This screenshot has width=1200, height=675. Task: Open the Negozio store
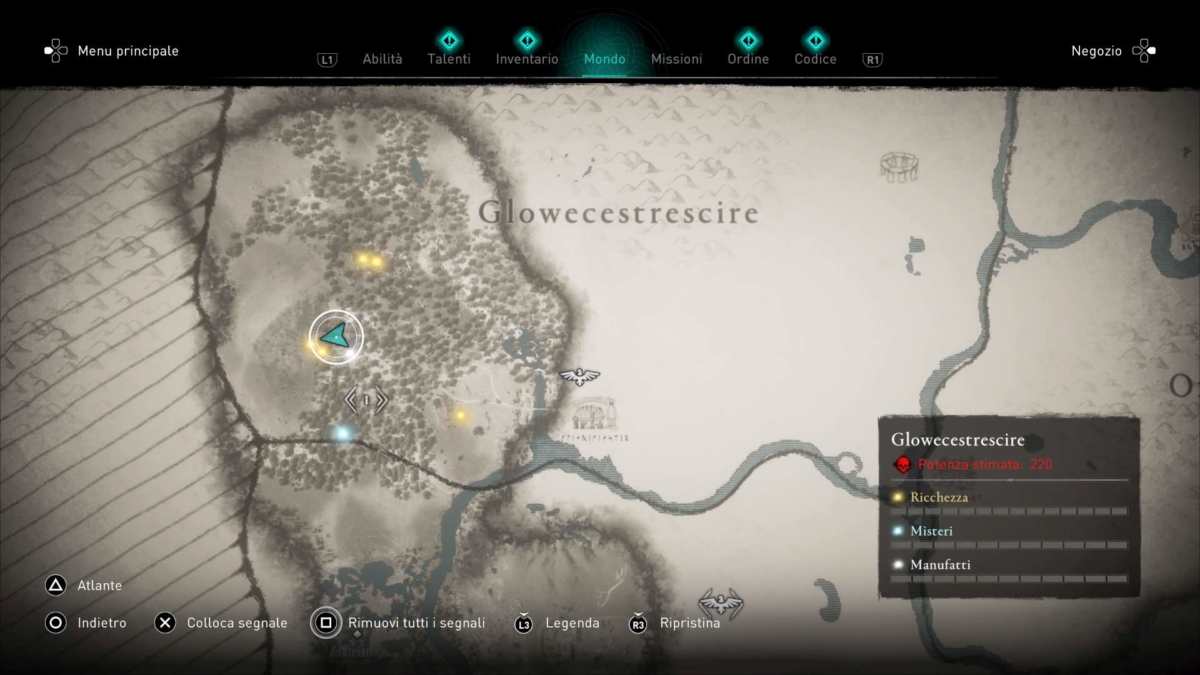coord(1097,51)
